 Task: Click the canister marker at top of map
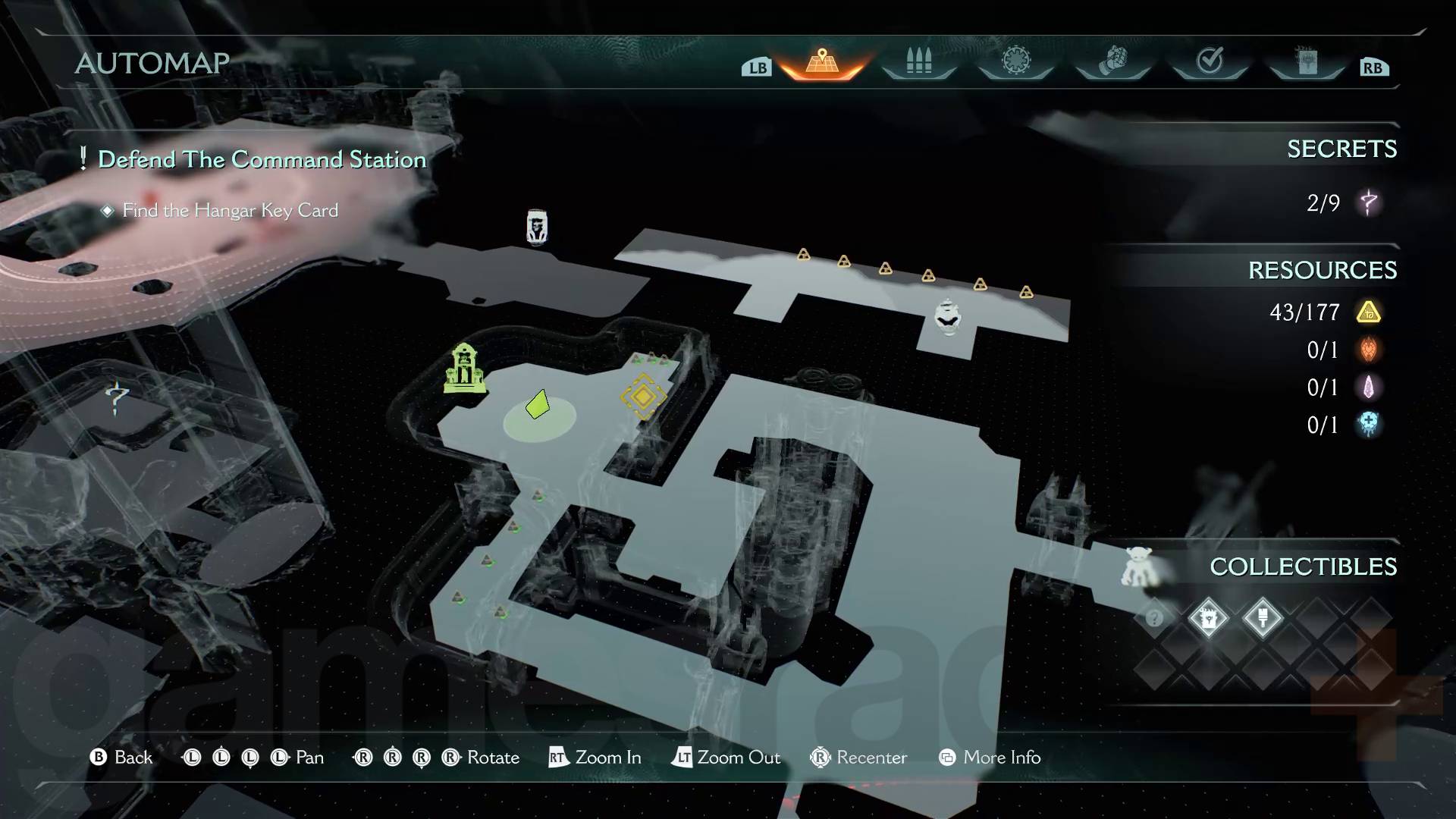point(537,227)
